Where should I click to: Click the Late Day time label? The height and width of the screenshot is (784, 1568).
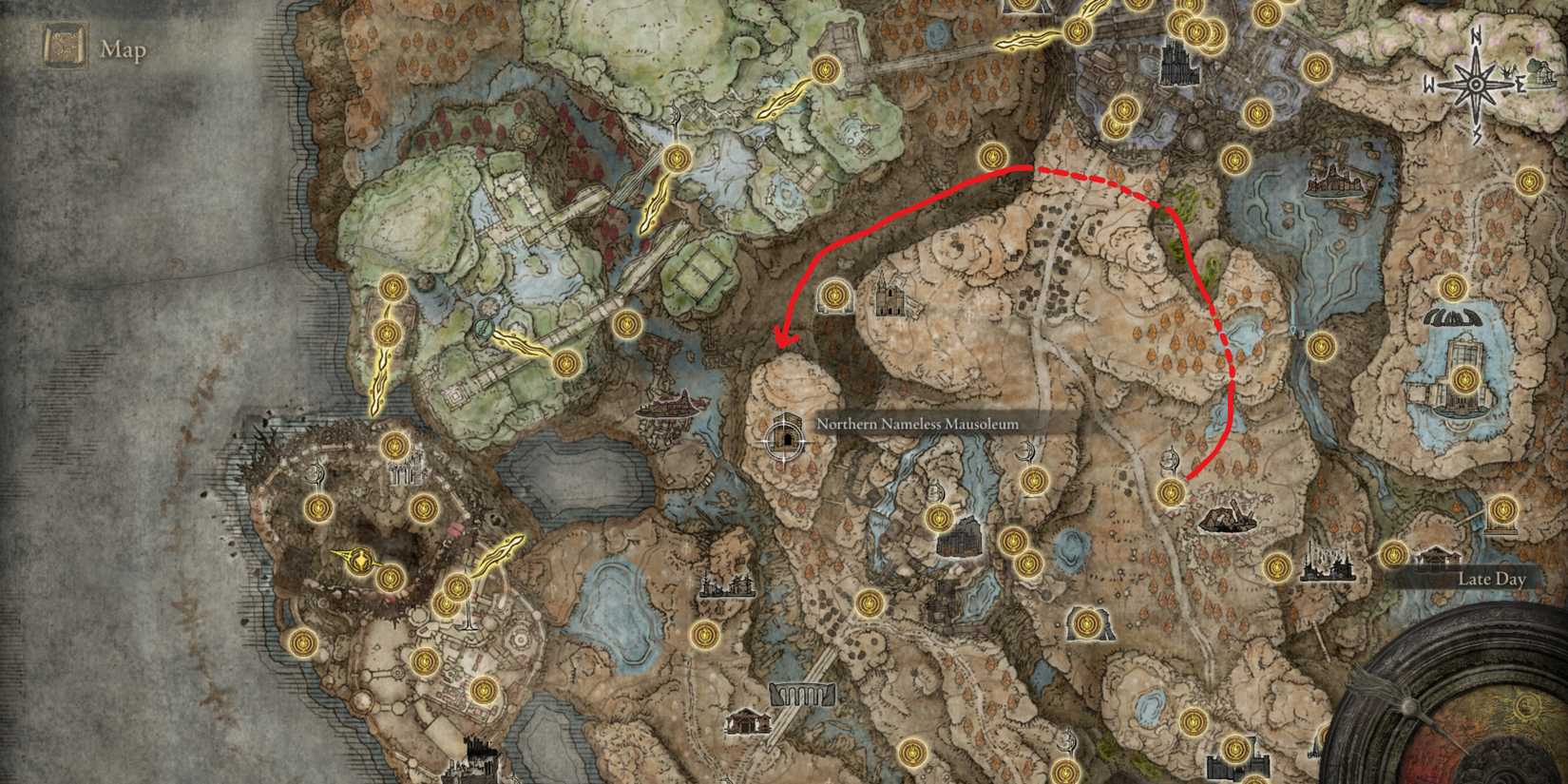[x=1494, y=577]
